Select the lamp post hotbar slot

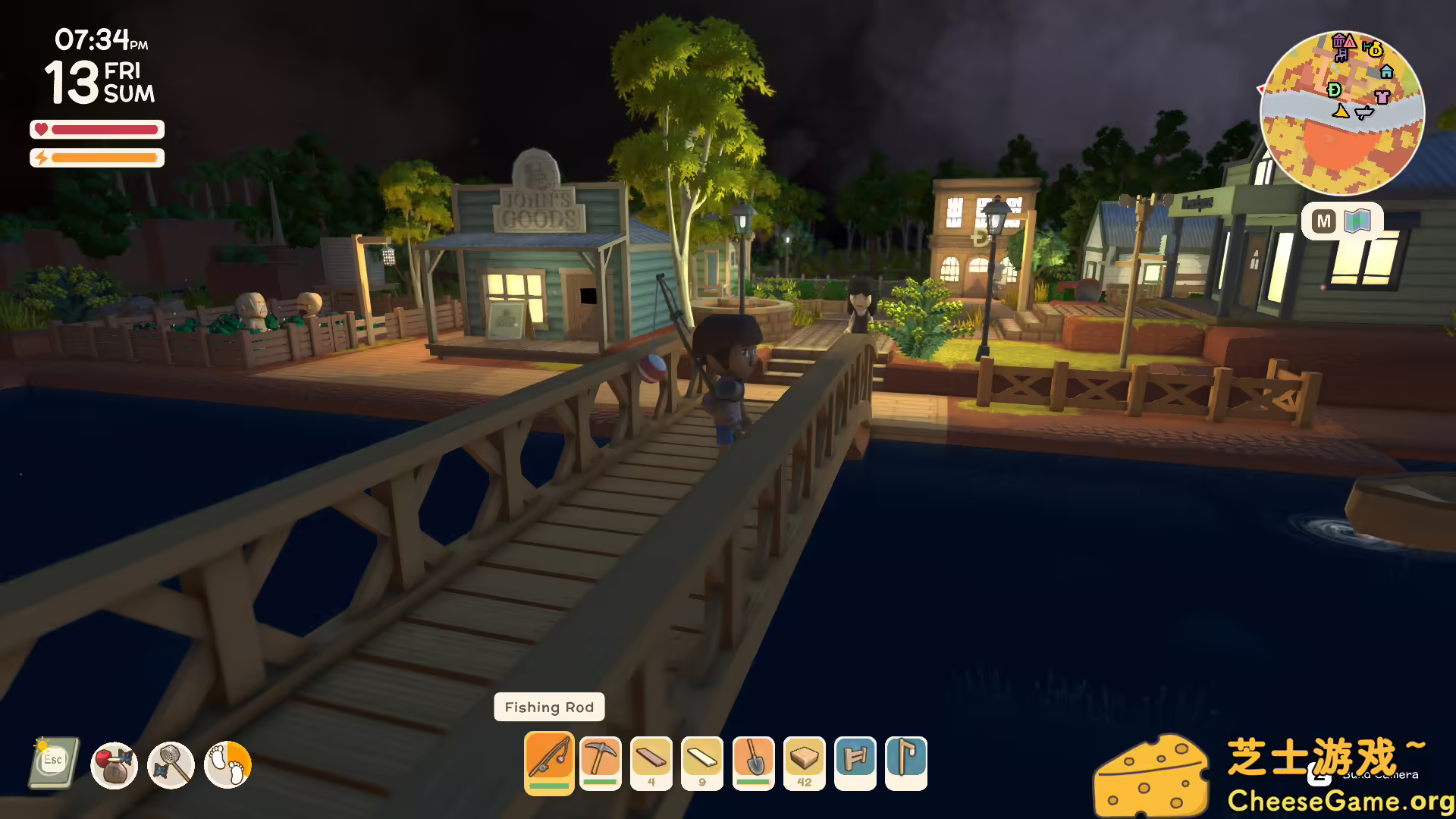coord(905,761)
